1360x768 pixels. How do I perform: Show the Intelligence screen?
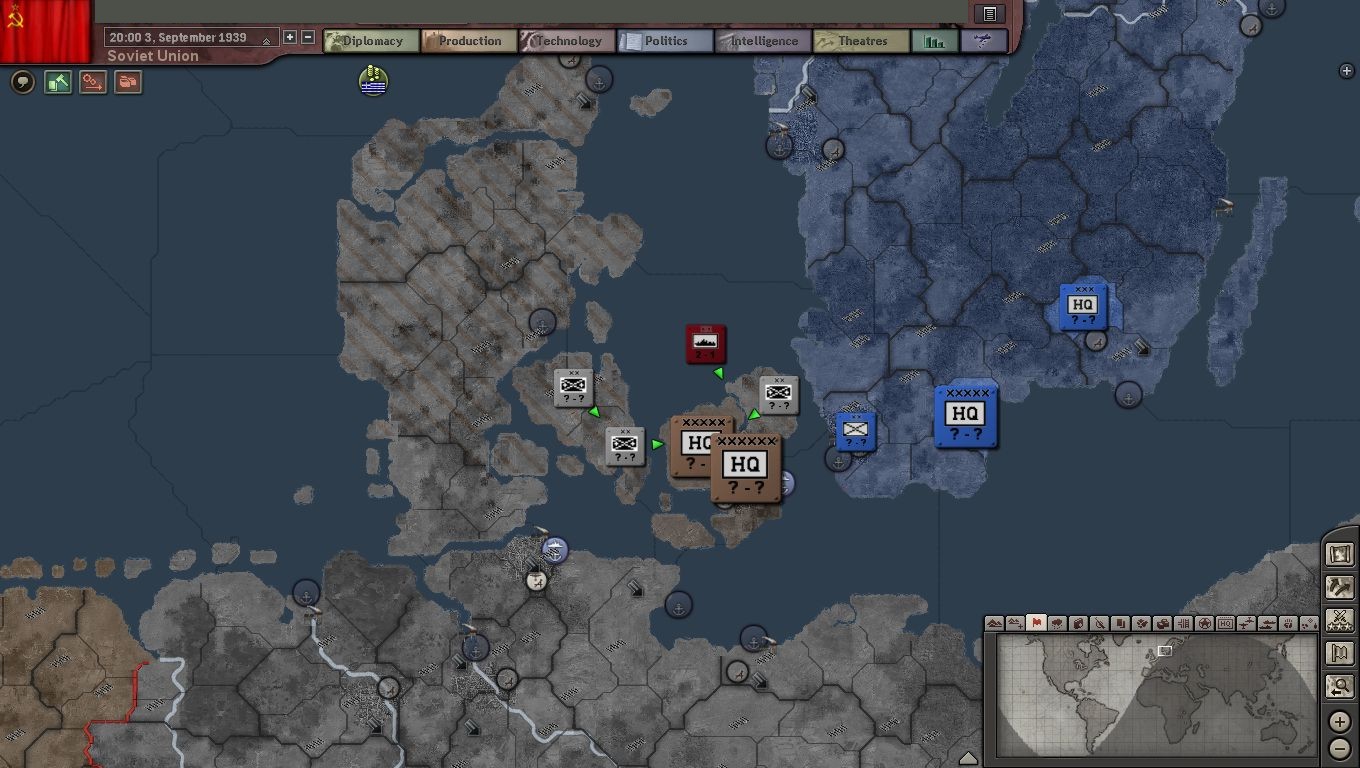(762, 41)
